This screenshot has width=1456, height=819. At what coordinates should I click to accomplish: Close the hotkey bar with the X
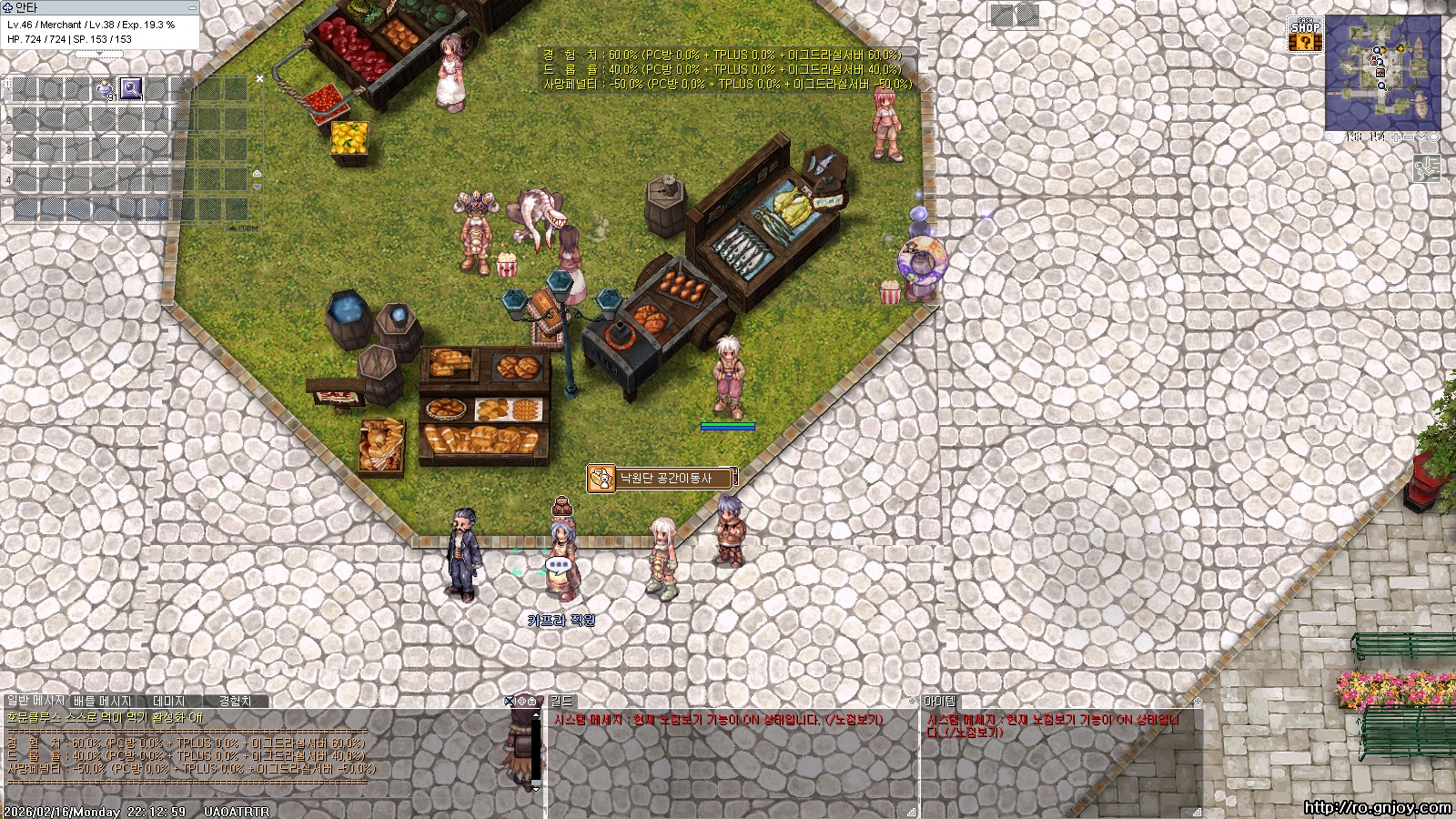pos(259,79)
